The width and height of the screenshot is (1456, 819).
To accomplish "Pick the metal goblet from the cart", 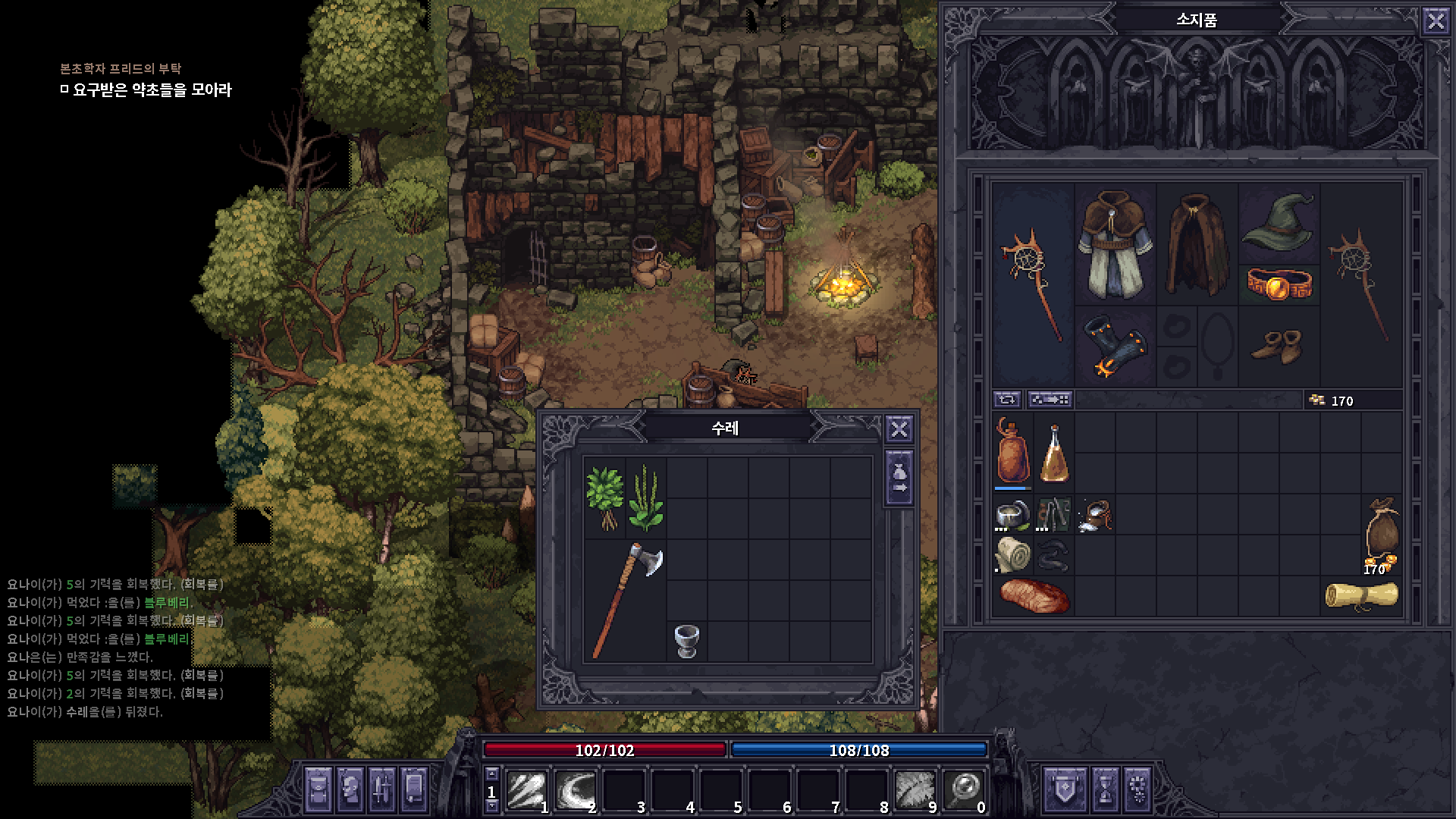I will 686,641.
